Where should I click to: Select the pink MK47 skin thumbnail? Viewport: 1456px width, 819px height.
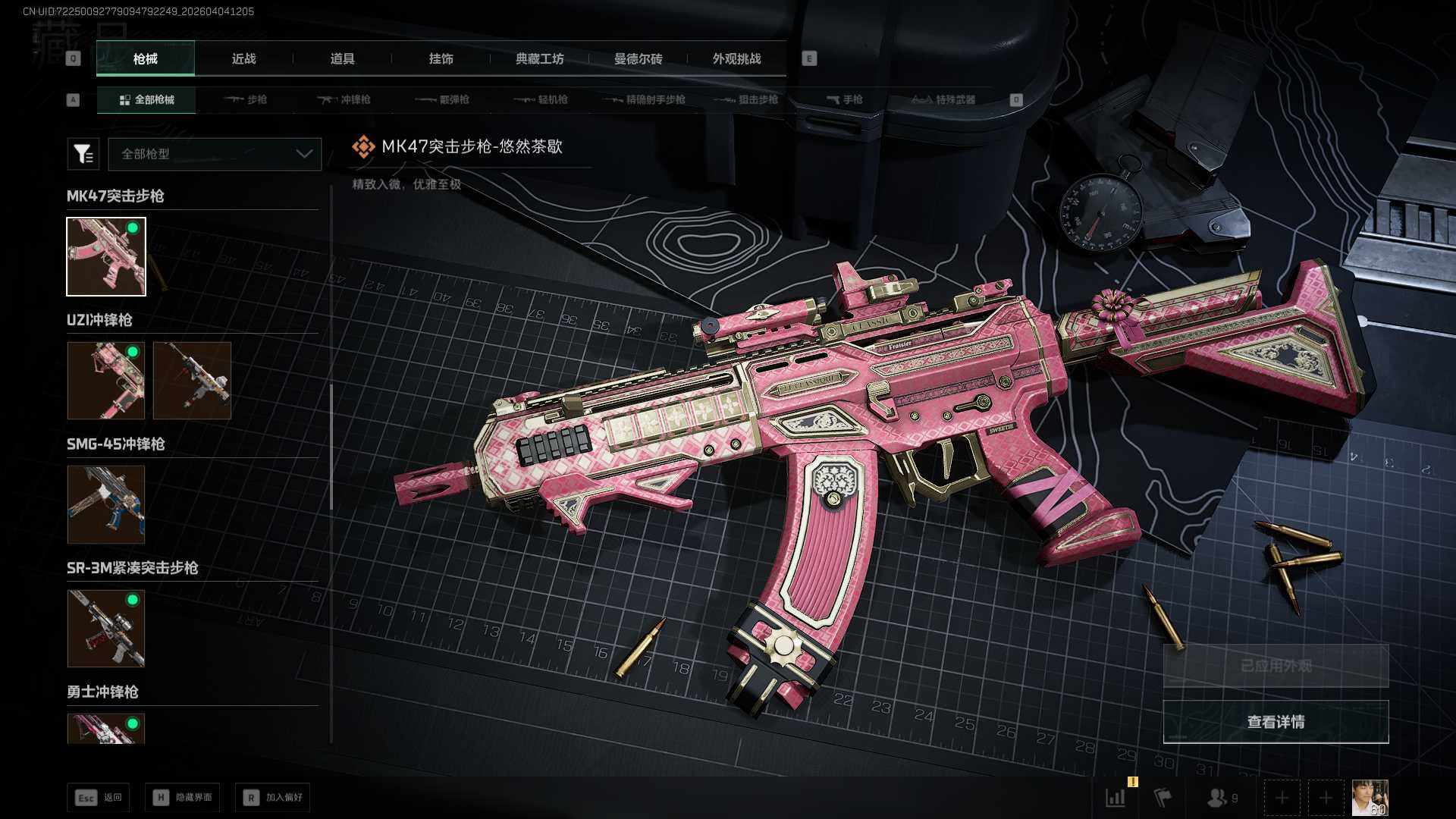pos(106,256)
